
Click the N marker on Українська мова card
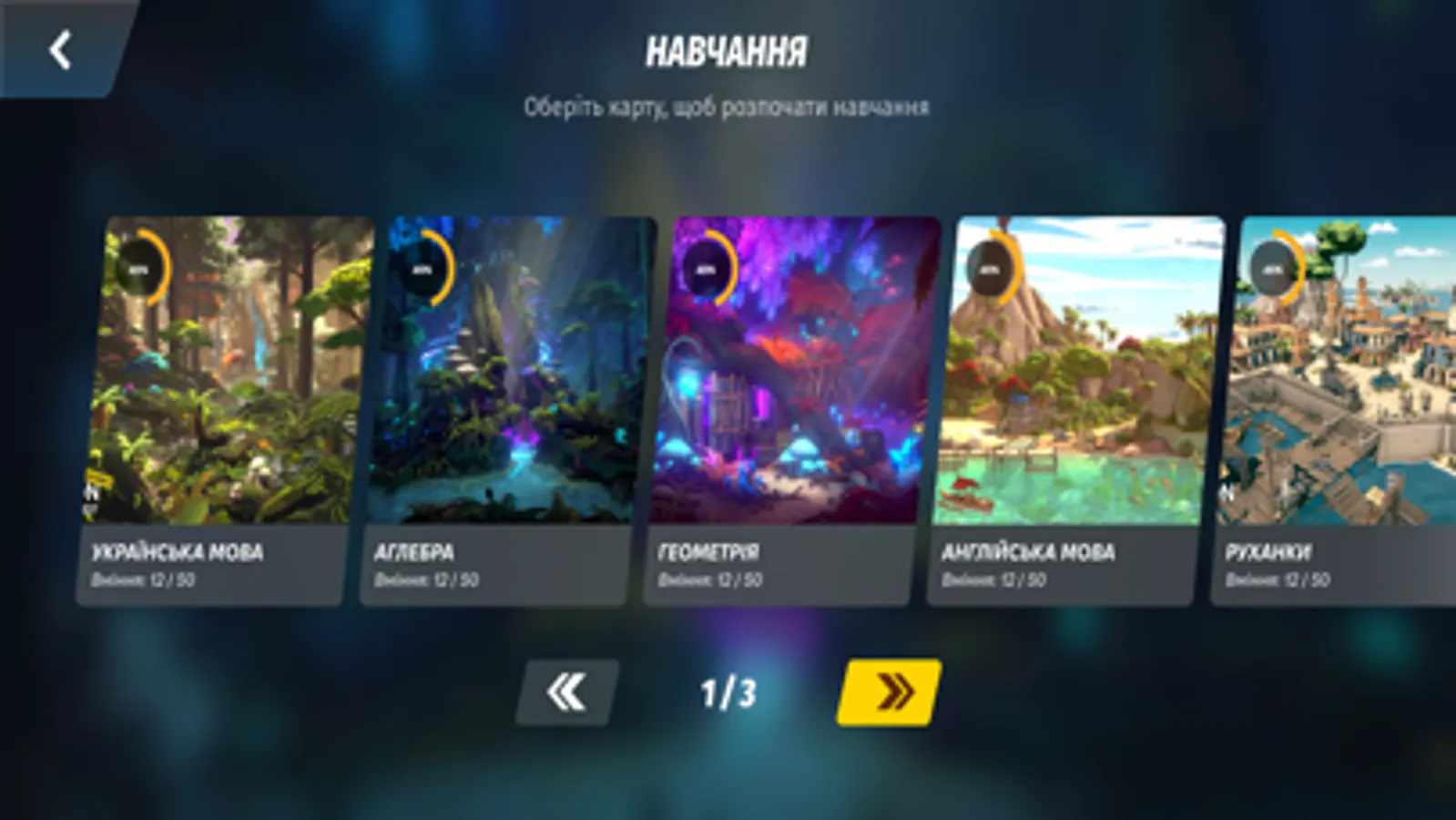click(x=90, y=492)
